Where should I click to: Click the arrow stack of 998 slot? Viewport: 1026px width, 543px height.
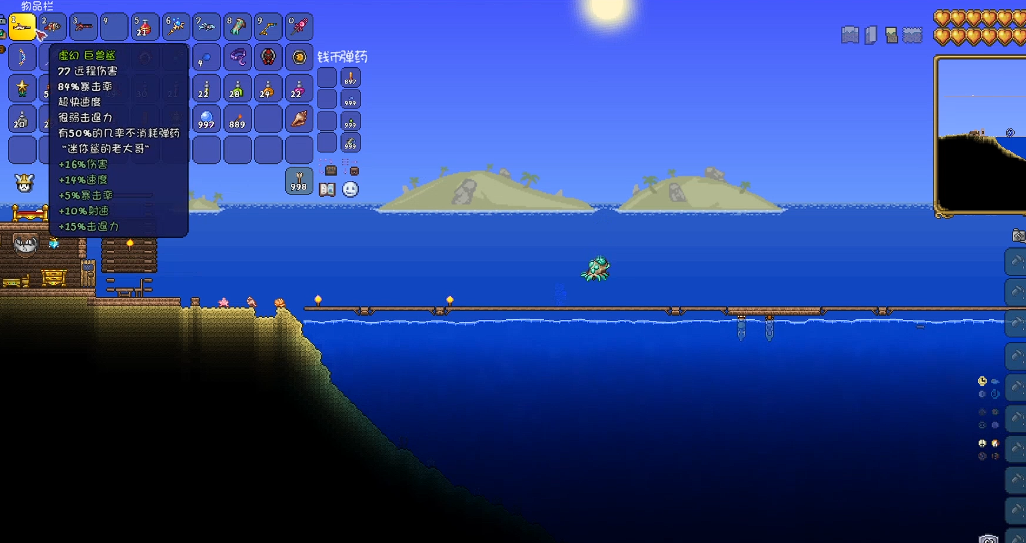pos(299,181)
